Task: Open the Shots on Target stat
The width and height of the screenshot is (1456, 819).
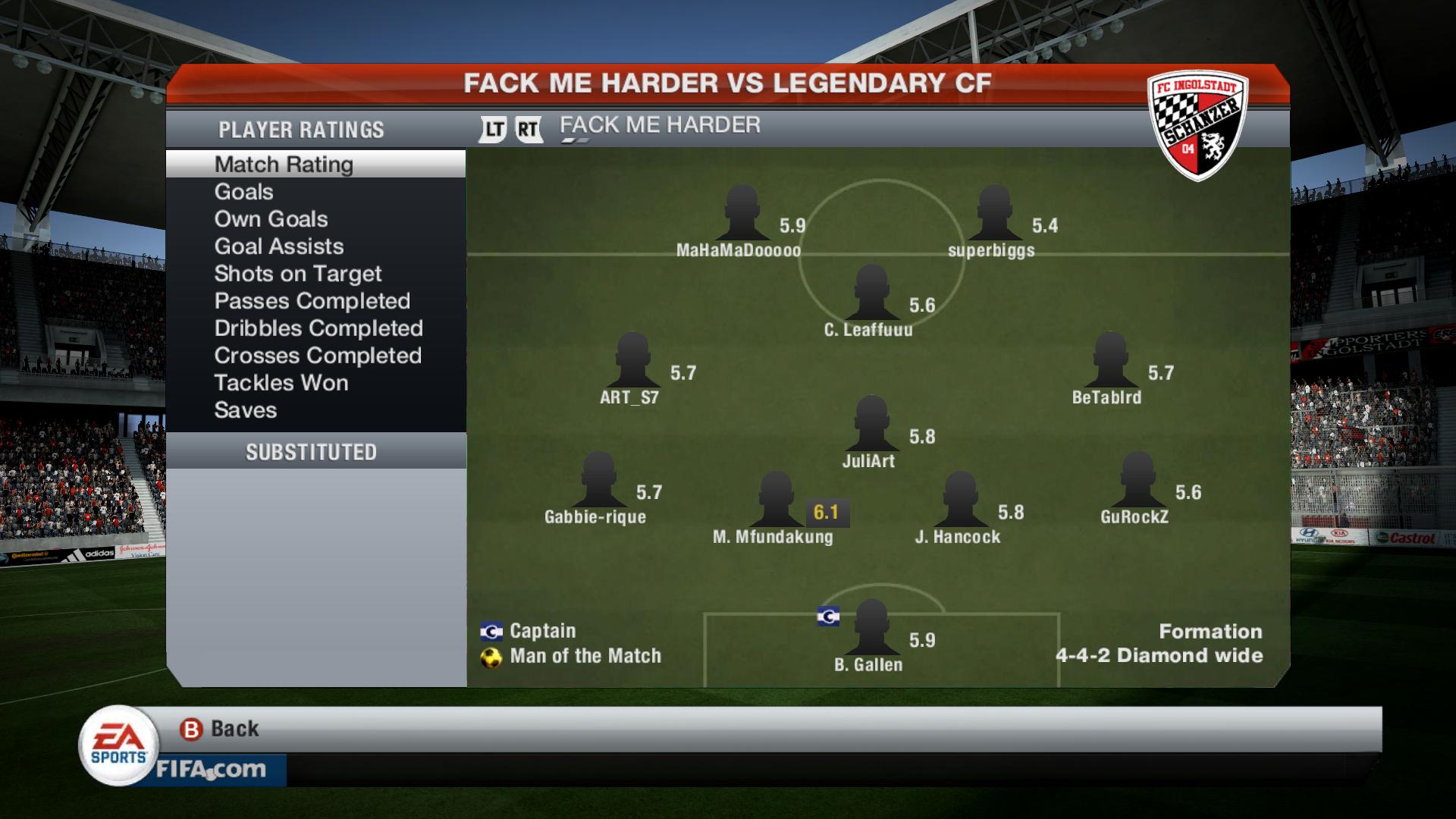Action: tap(297, 274)
